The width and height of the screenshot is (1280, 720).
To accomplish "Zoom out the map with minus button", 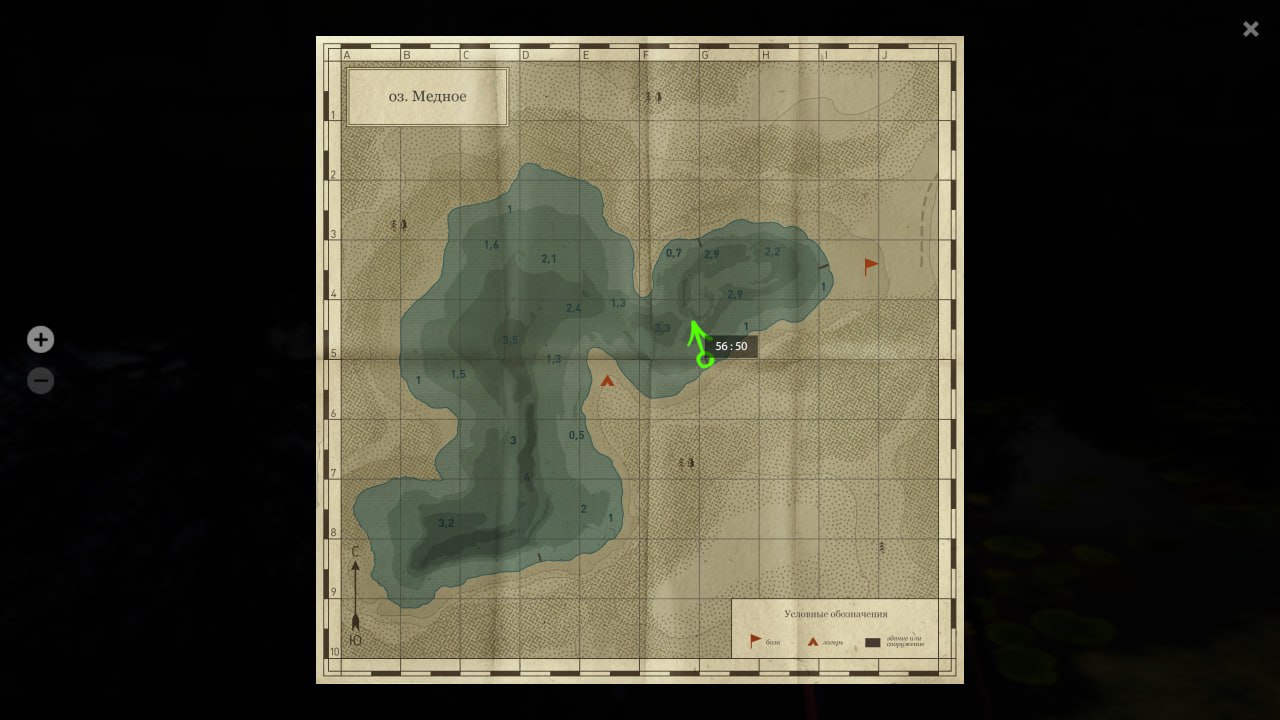I will [40, 381].
